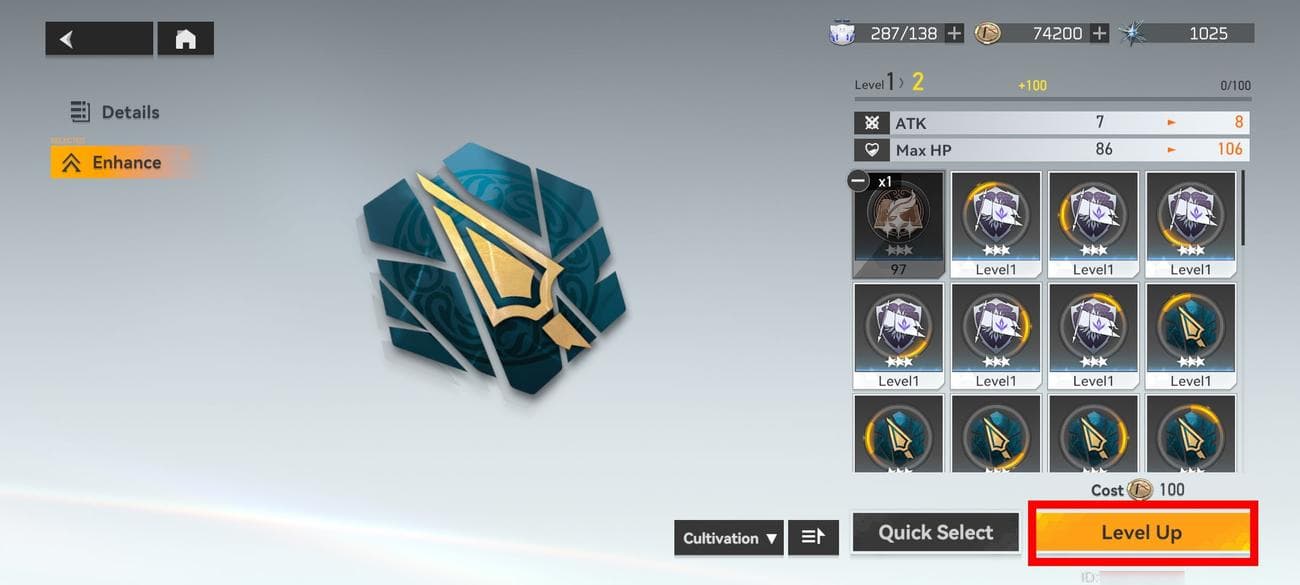Viewport: 1300px width, 585px height.
Task: Open the Cultivation sort dropdown
Action: [729, 538]
